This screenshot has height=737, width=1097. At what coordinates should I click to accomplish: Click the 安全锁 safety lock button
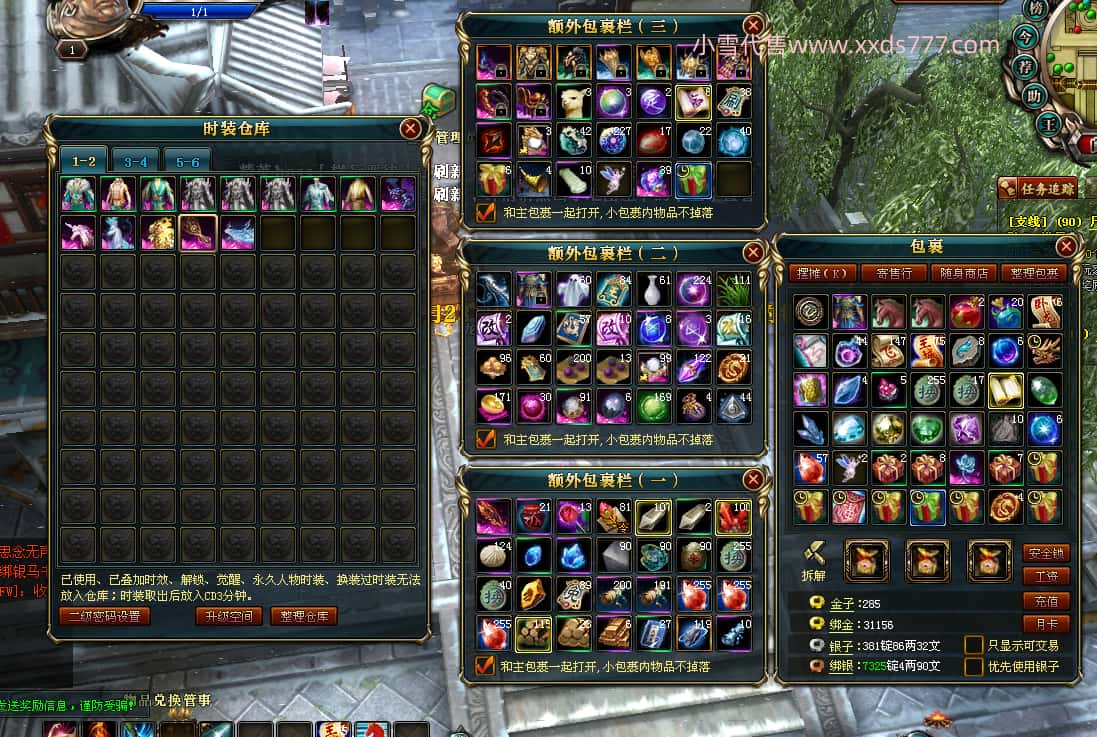1046,553
